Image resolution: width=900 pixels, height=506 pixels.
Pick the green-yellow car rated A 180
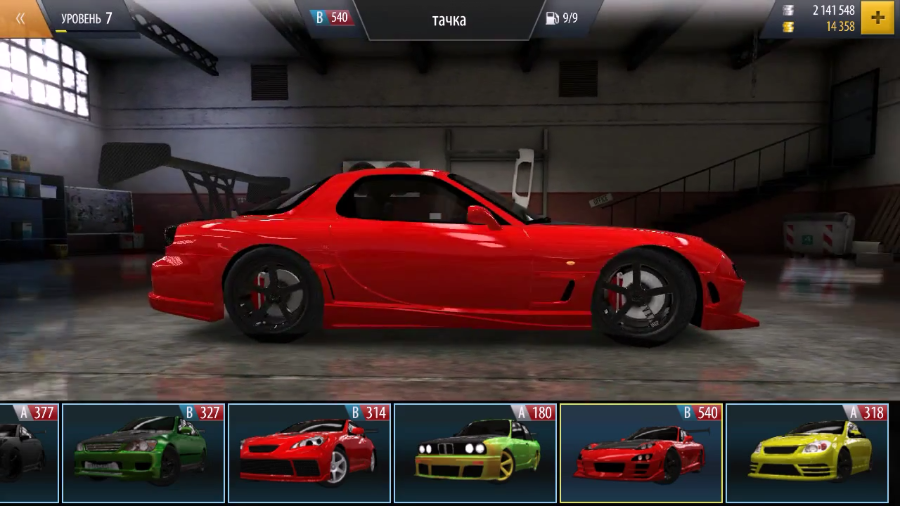click(x=475, y=453)
